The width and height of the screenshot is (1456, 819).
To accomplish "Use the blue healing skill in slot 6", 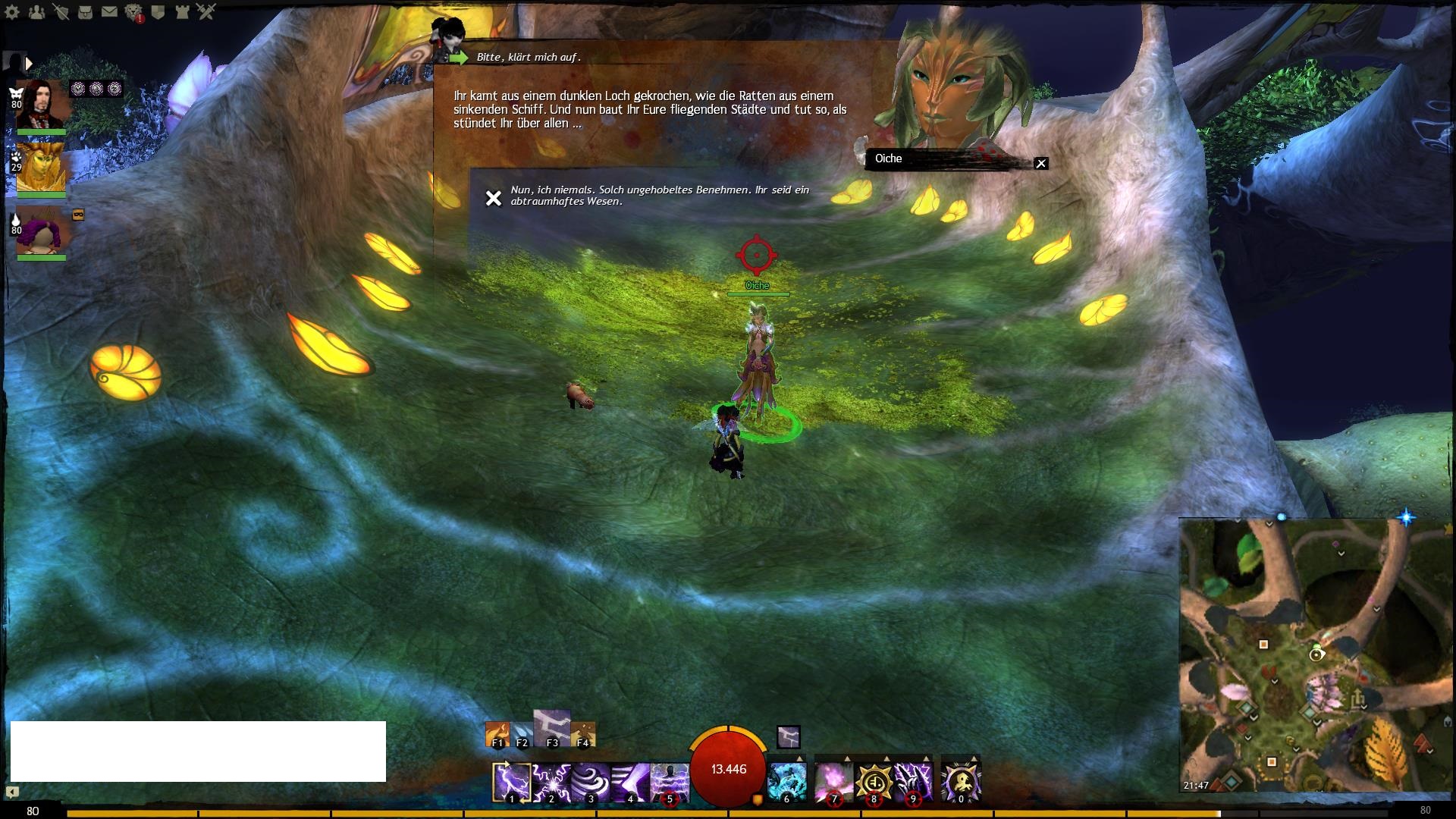I will pos(786,782).
